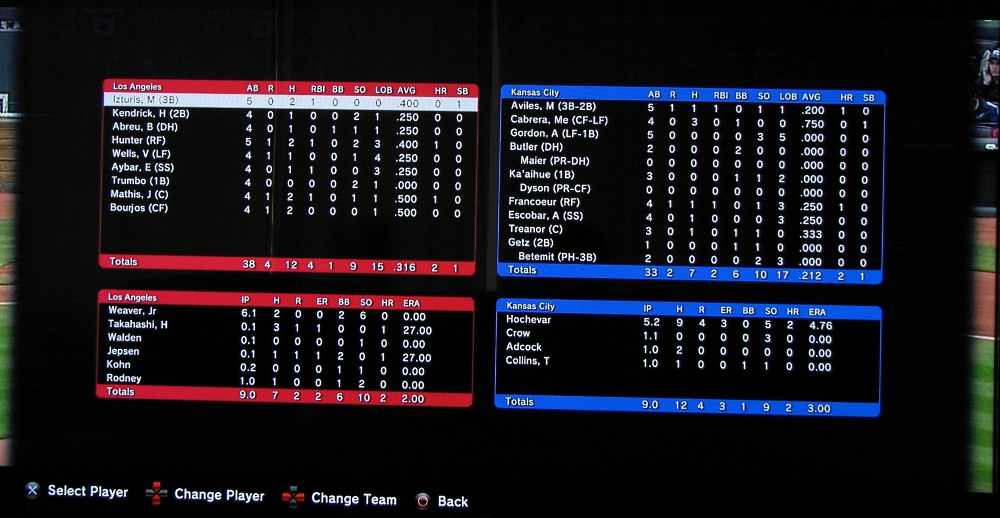
Task: Select Rodney in Los Angeles pitching
Action: pos(124,379)
